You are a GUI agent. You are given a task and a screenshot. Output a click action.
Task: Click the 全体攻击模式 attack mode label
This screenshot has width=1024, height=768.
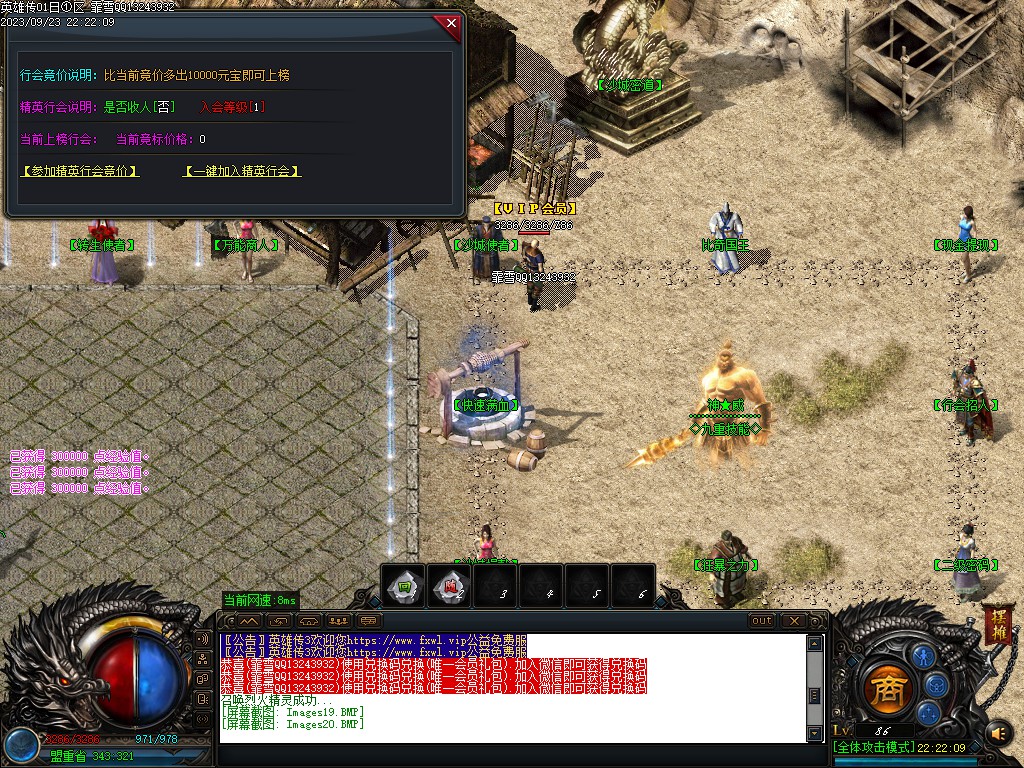pyautogui.click(x=872, y=747)
